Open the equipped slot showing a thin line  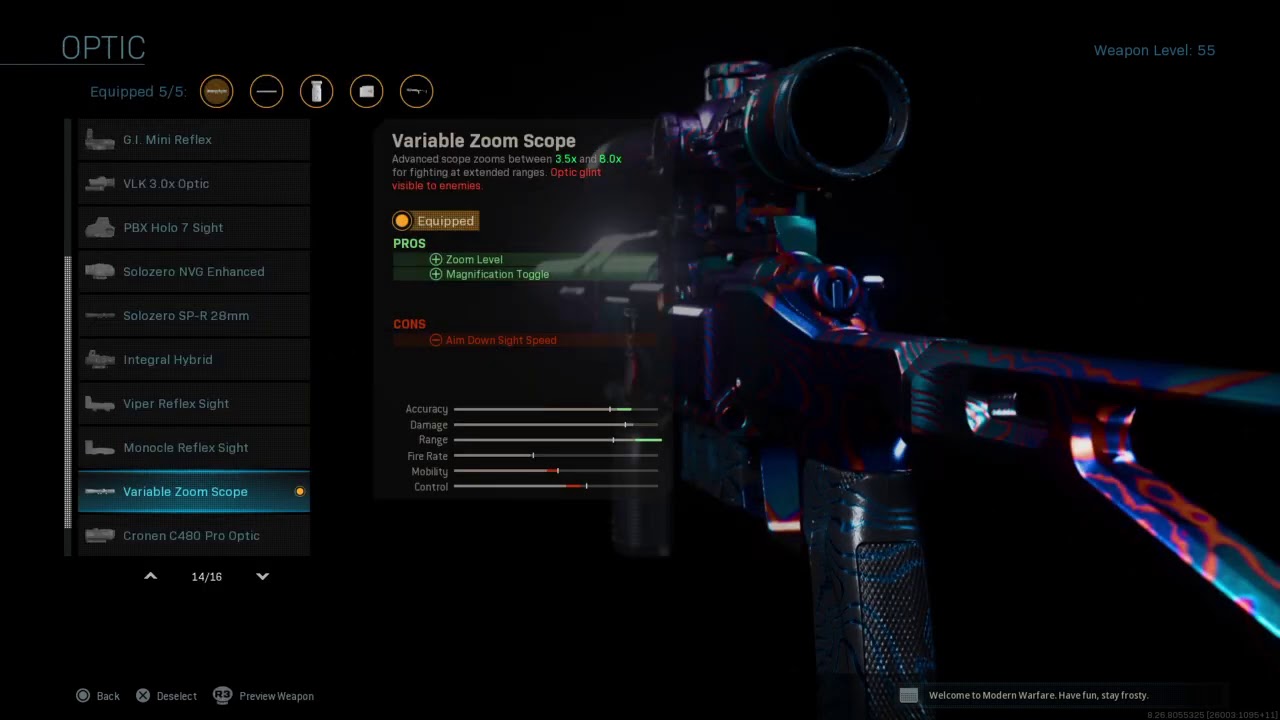click(267, 92)
